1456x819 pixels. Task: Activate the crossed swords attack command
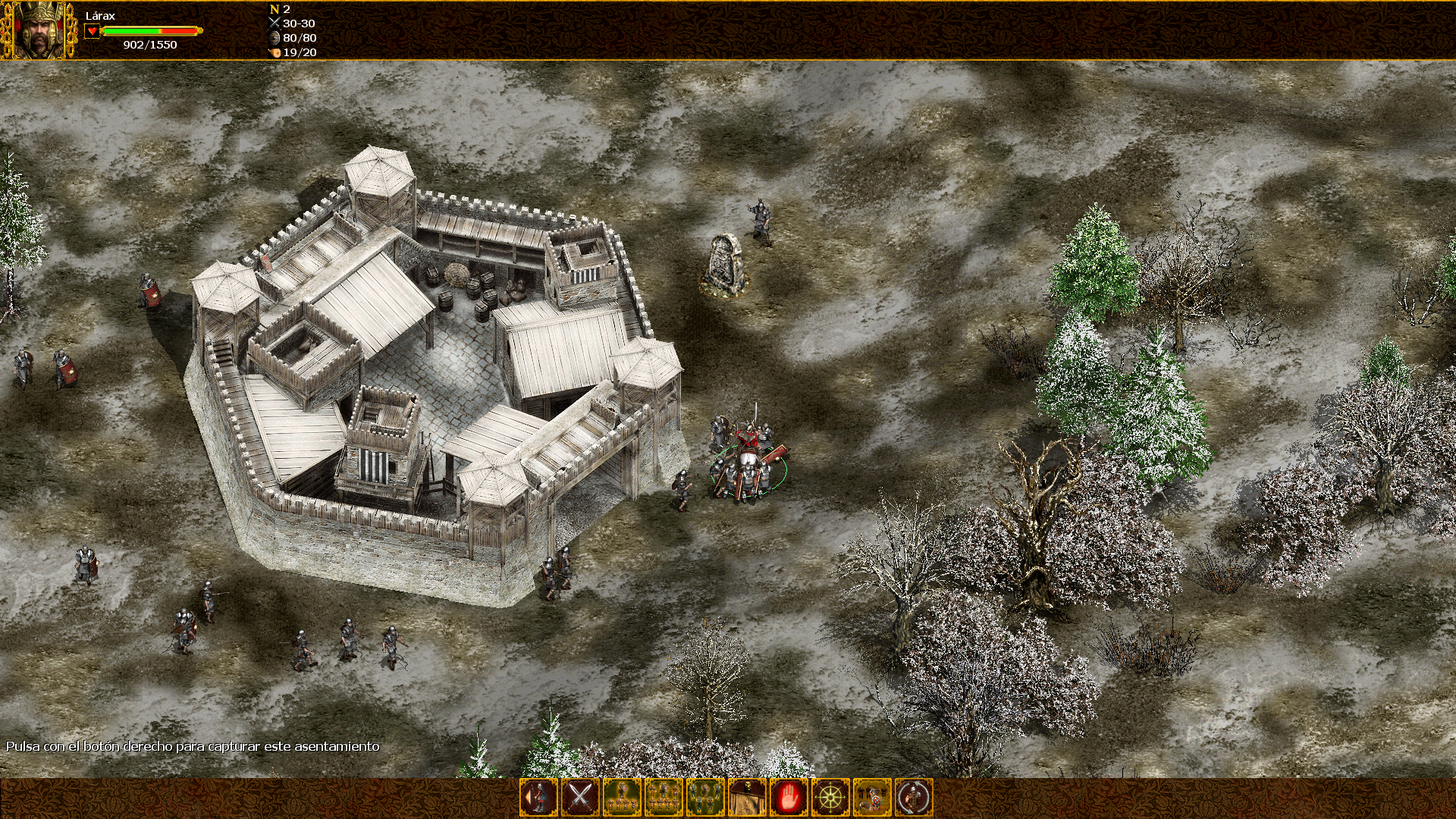point(580,798)
